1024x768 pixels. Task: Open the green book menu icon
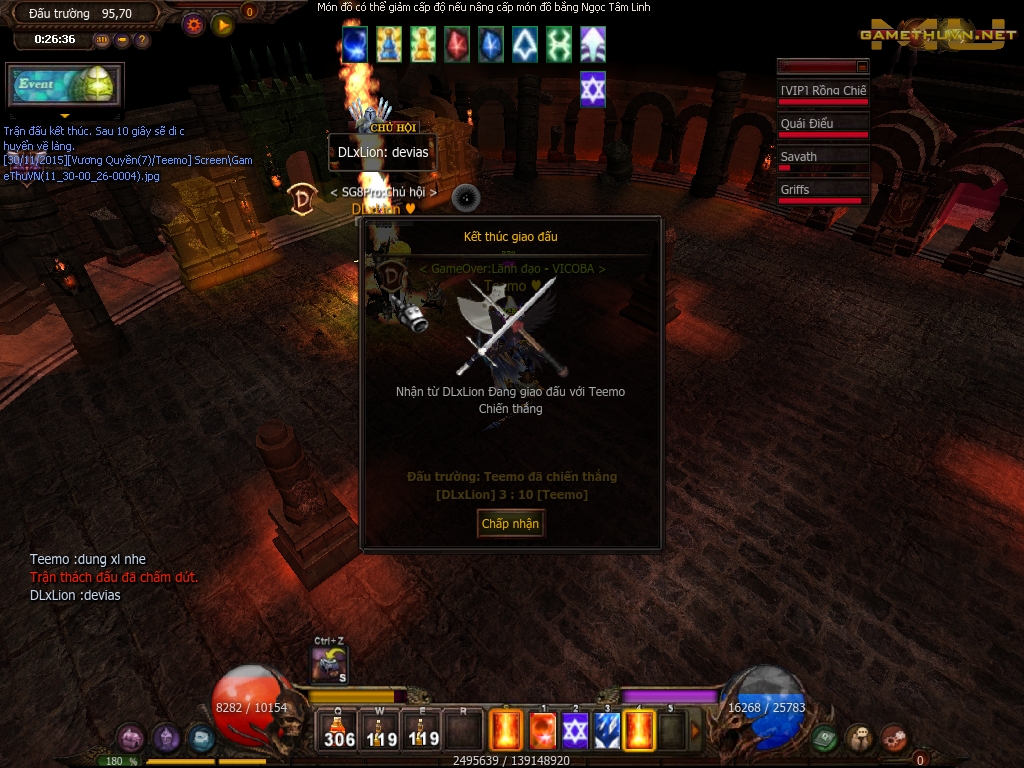[x=823, y=738]
